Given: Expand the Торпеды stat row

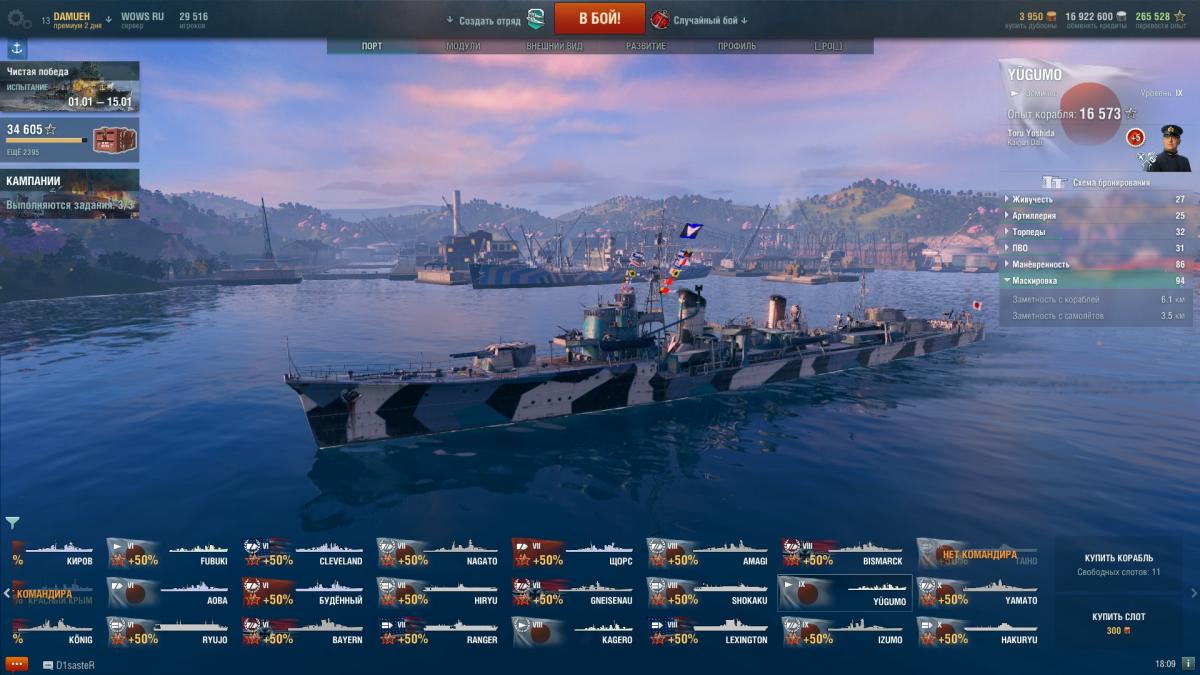Looking at the screenshot, I should [1097, 232].
